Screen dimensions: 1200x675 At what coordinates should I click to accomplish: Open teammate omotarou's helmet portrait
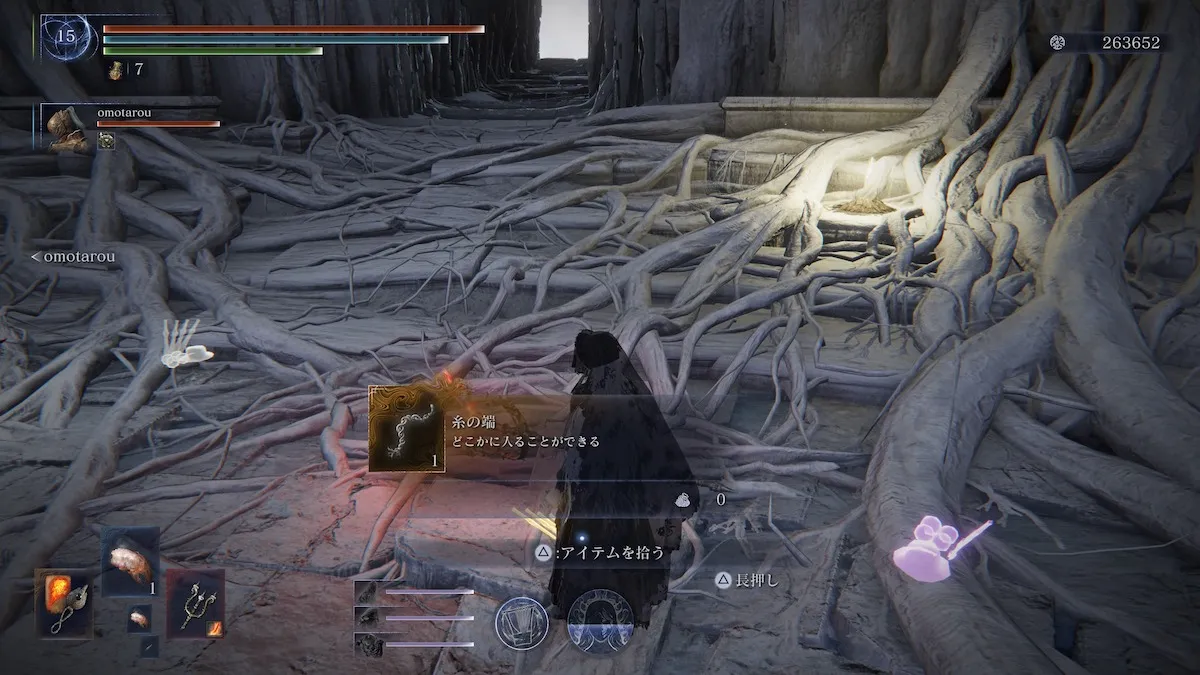click(68, 128)
